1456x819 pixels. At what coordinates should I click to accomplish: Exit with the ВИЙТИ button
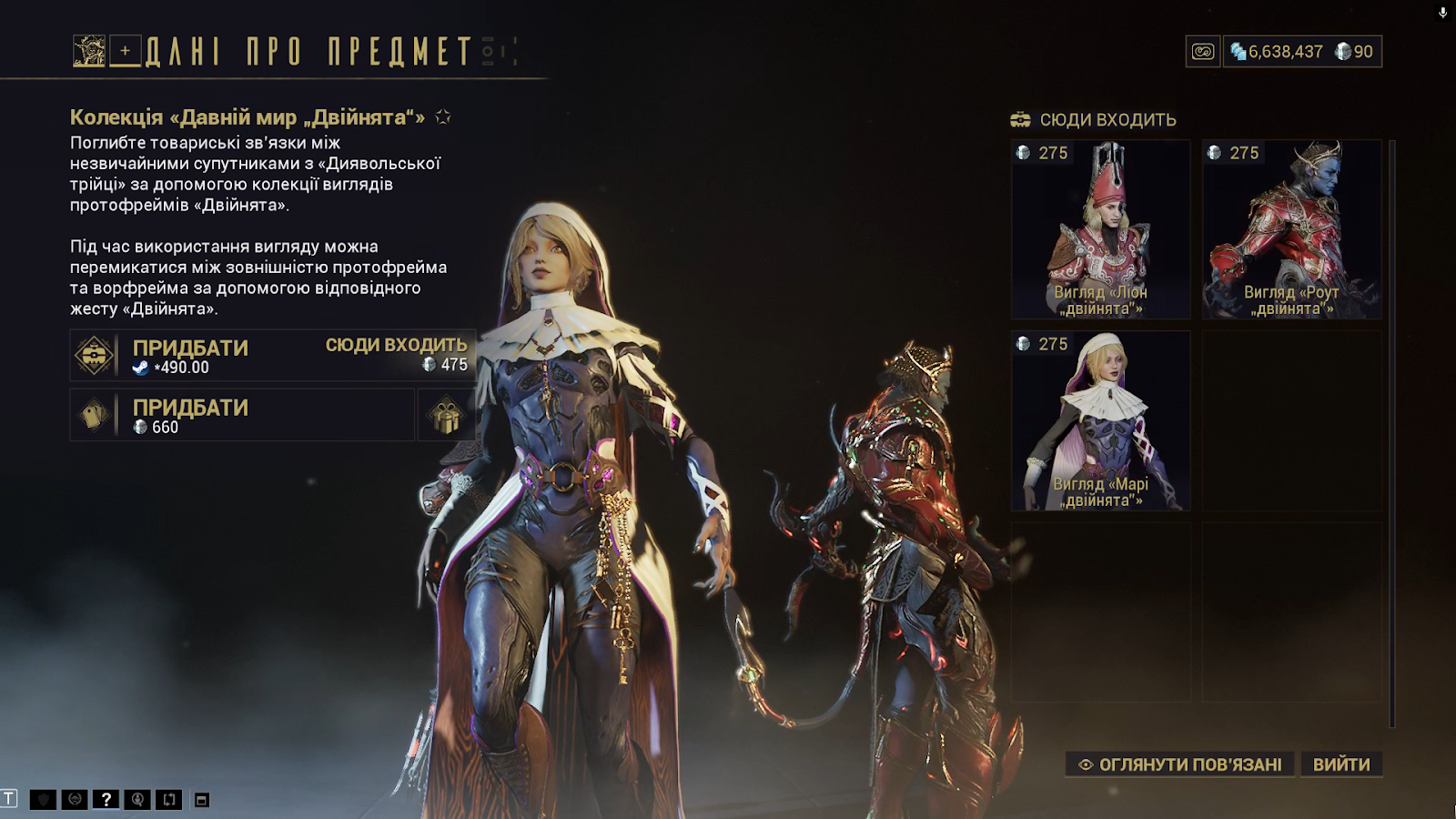pyautogui.click(x=1341, y=764)
